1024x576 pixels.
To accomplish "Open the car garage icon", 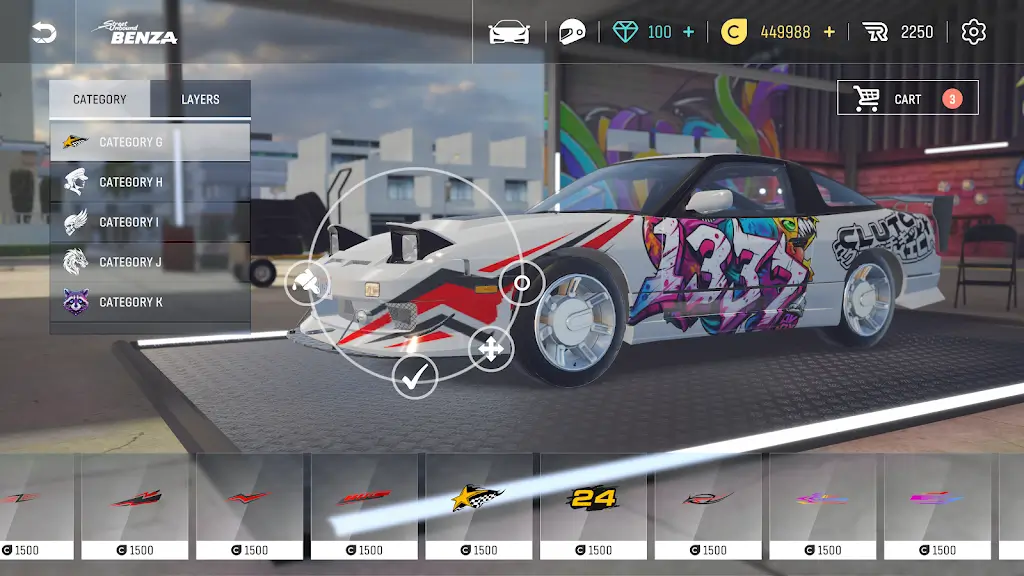I will tap(509, 32).
